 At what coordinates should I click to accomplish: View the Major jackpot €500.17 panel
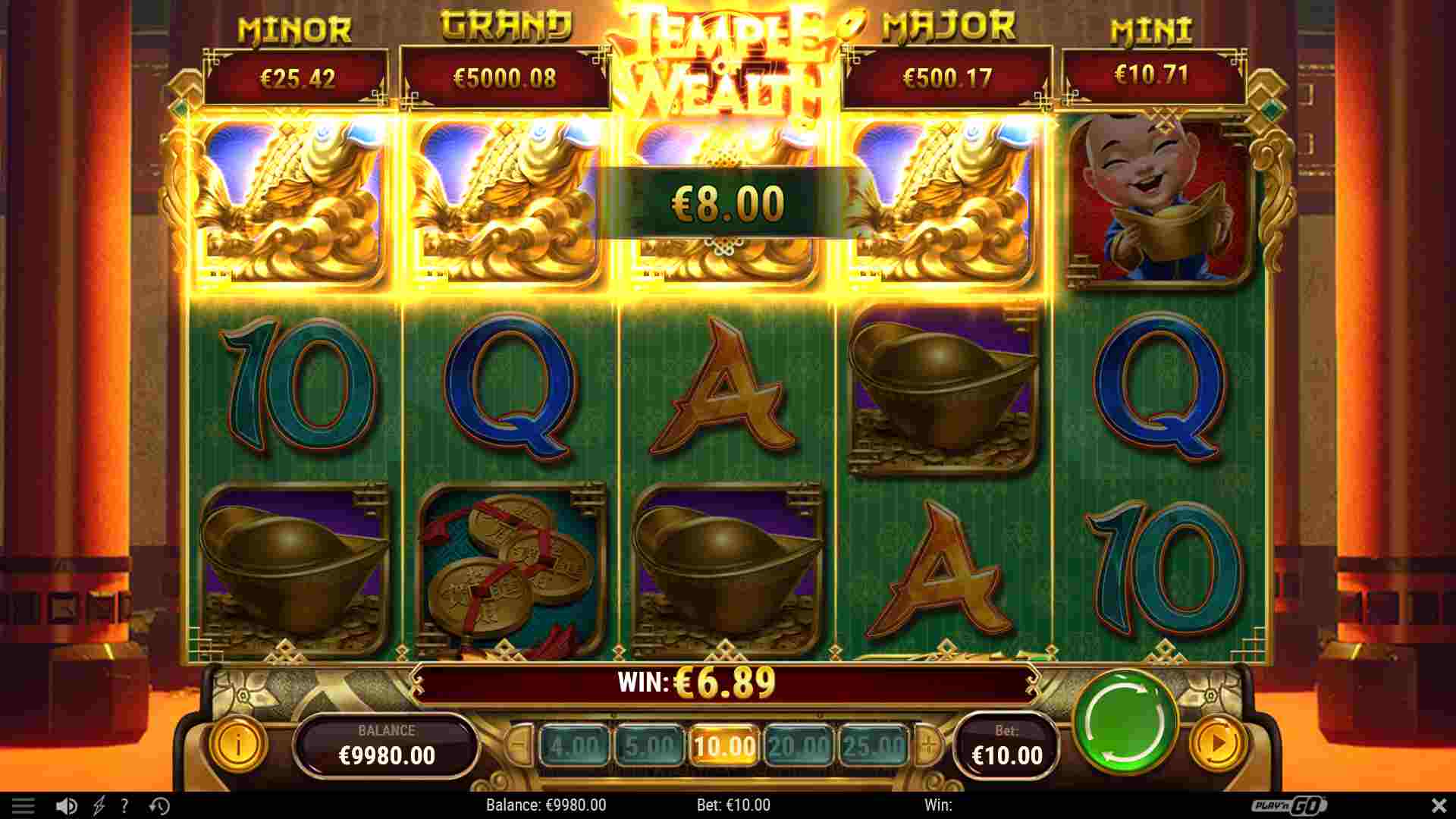(x=948, y=76)
